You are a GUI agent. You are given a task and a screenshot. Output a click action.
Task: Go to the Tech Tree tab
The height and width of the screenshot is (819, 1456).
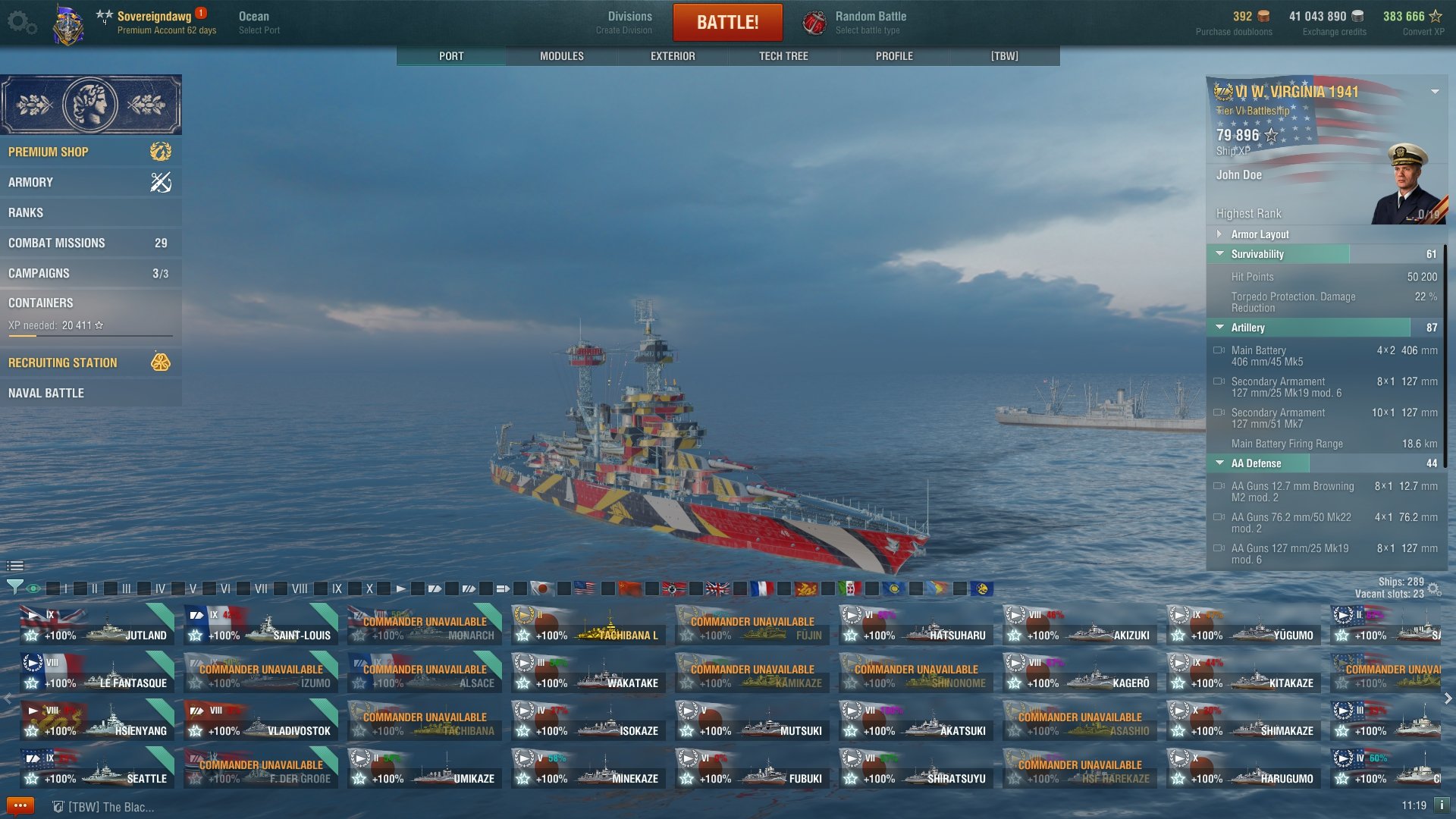pyautogui.click(x=783, y=56)
